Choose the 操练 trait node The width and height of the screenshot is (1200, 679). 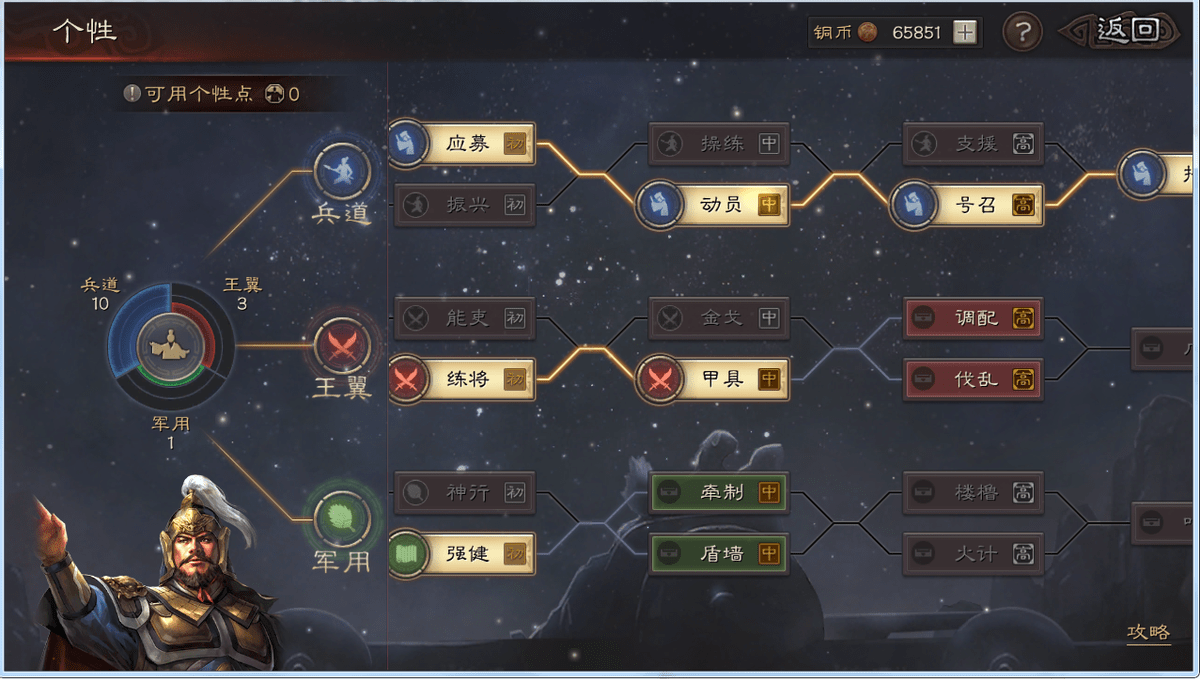click(720, 144)
